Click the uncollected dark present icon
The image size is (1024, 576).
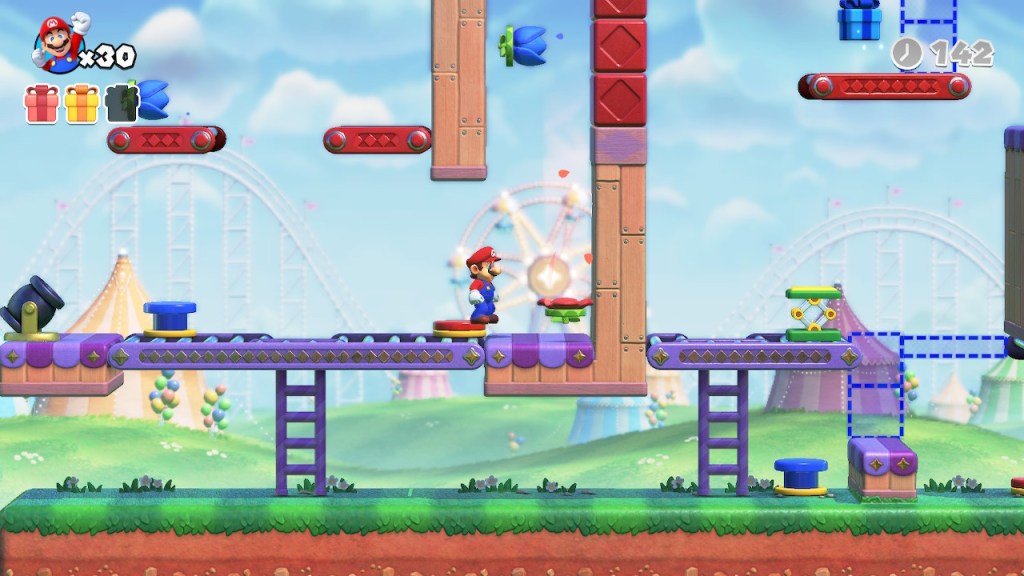pos(121,103)
